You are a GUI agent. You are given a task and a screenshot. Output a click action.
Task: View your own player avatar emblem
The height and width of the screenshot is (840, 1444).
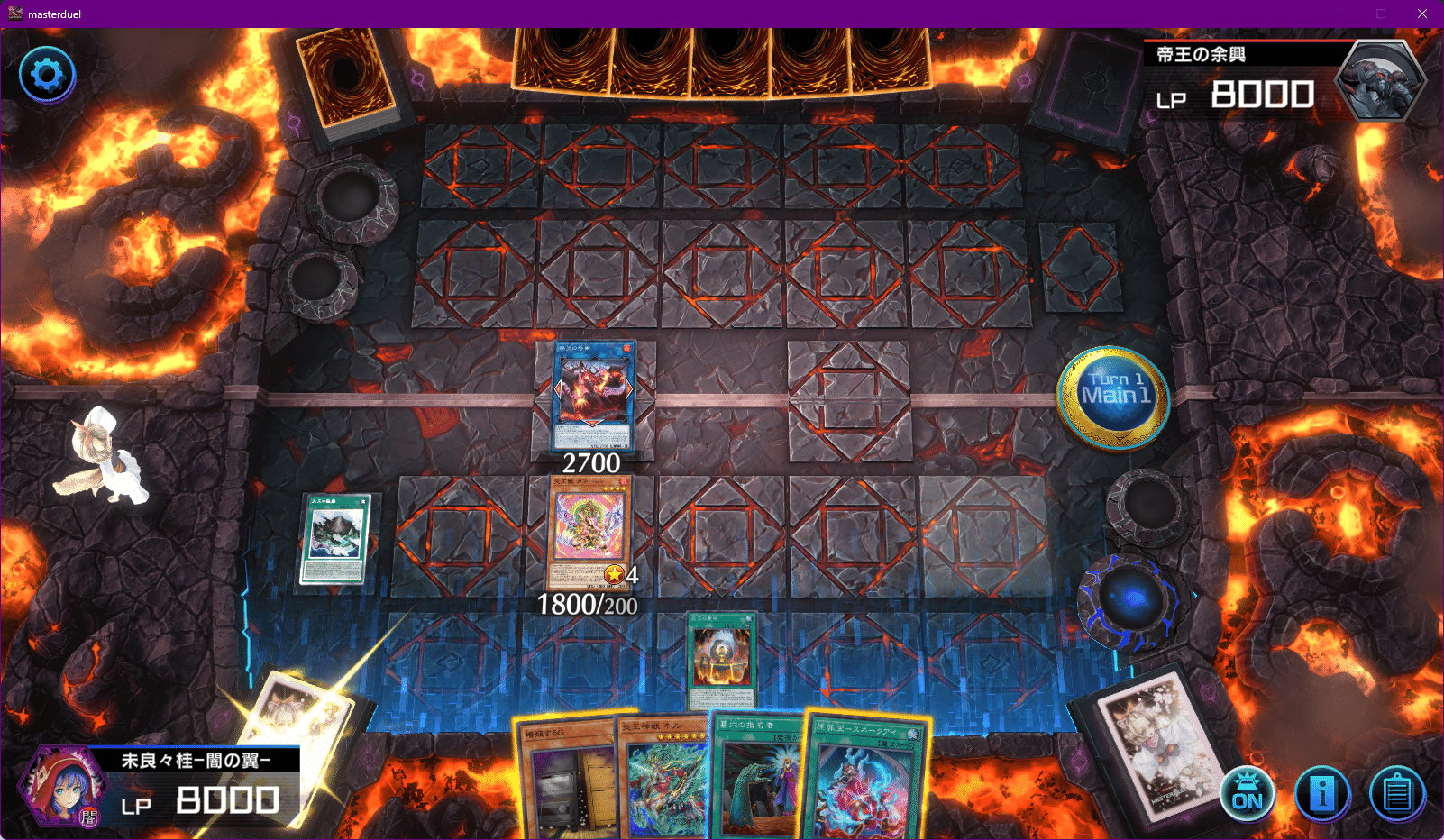[61, 783]
